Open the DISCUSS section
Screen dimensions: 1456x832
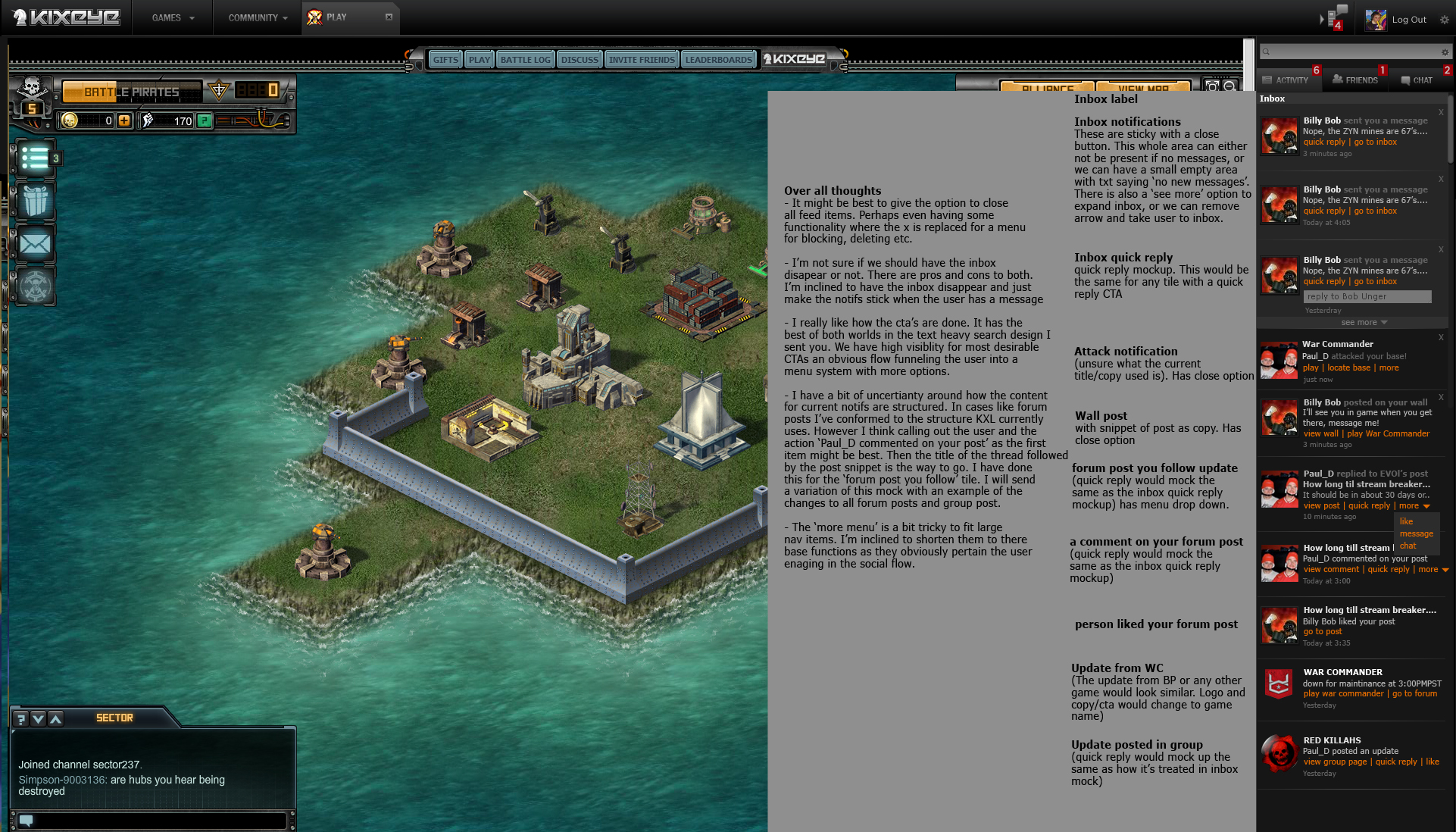(580, 60)
